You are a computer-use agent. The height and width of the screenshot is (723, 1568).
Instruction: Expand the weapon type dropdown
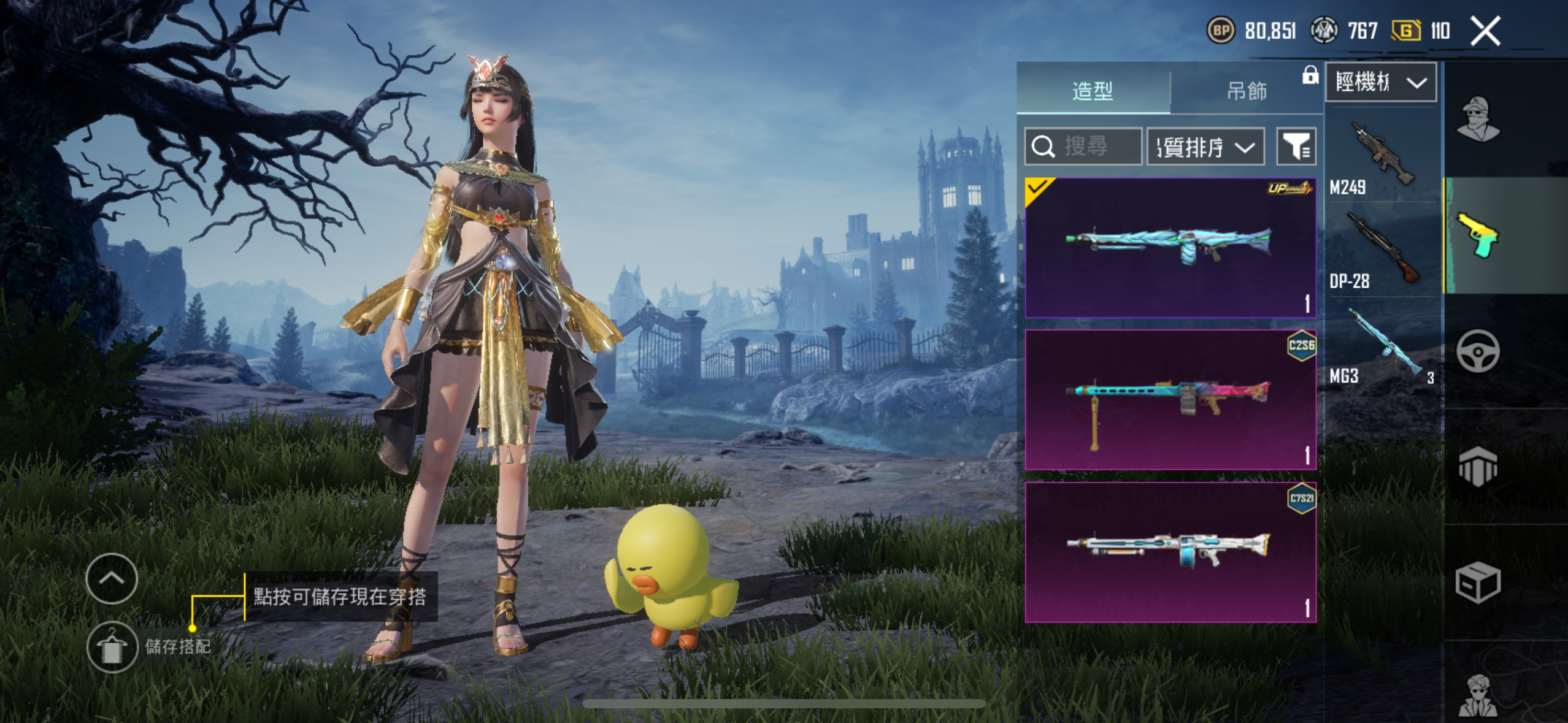(x=1380, y=82)
